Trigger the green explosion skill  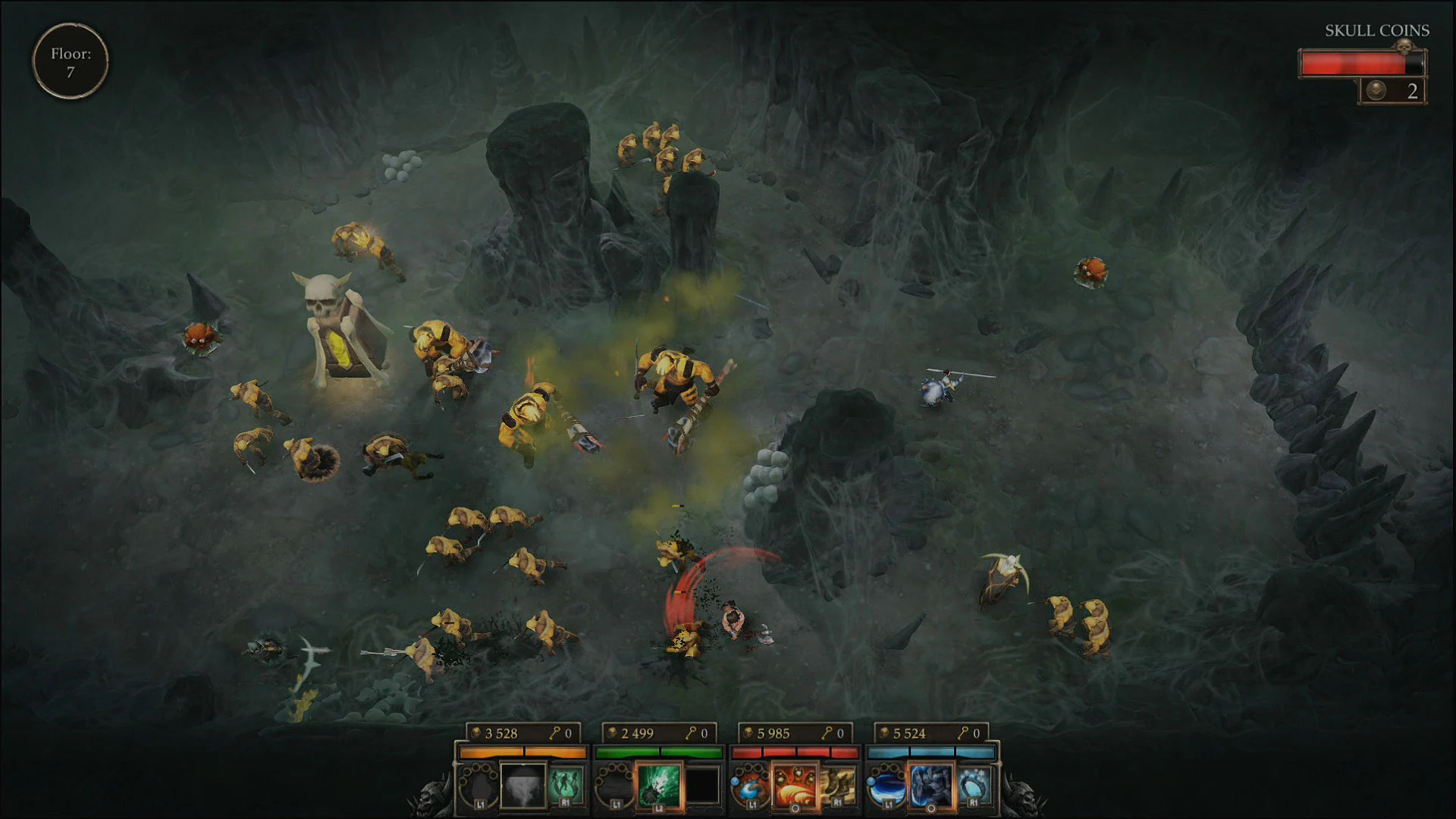[x=658, y=785]
